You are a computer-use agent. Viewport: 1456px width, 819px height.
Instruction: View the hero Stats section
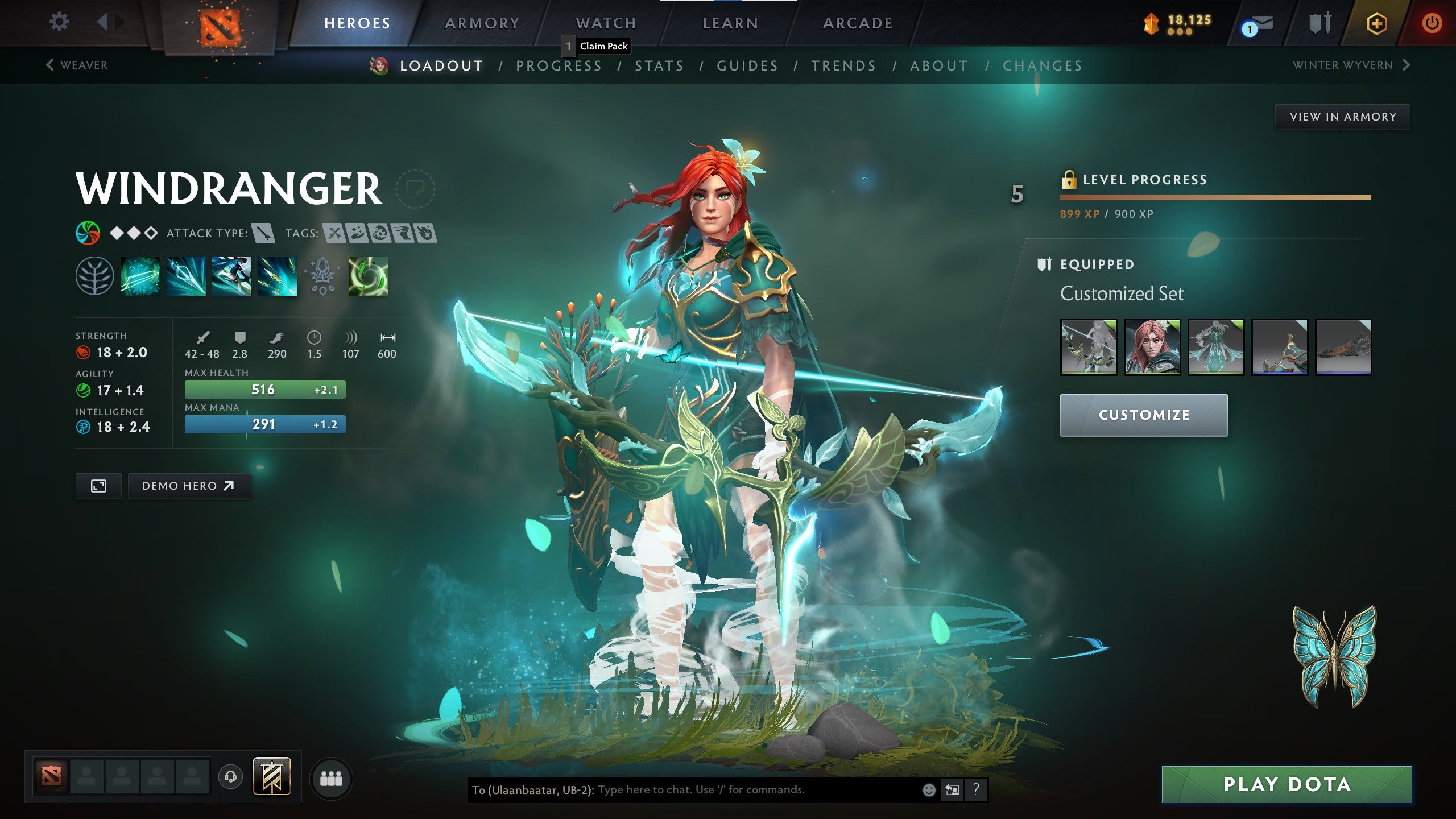pos(659,66)
